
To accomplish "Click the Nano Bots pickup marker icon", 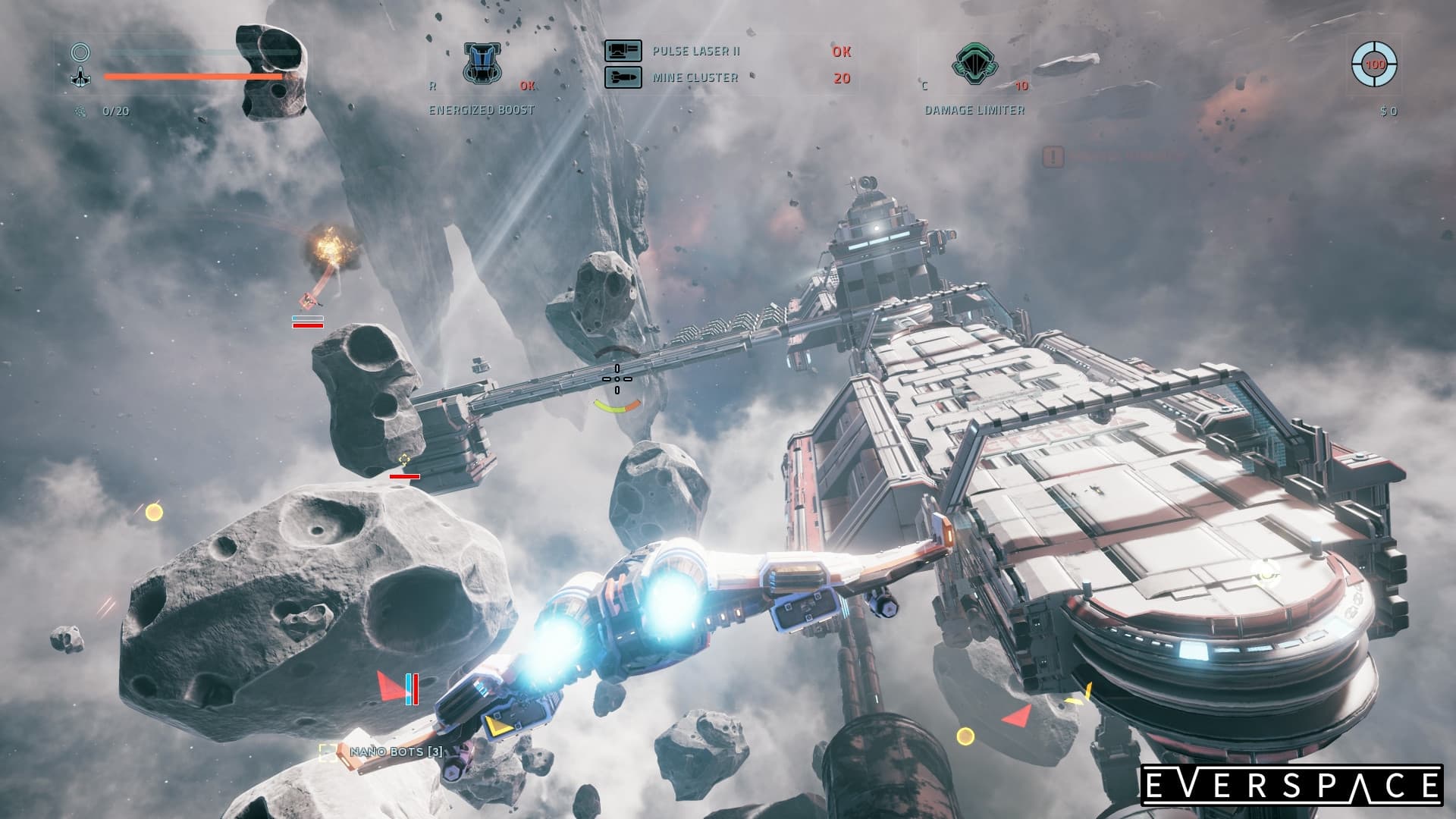I will coord(328,753).
